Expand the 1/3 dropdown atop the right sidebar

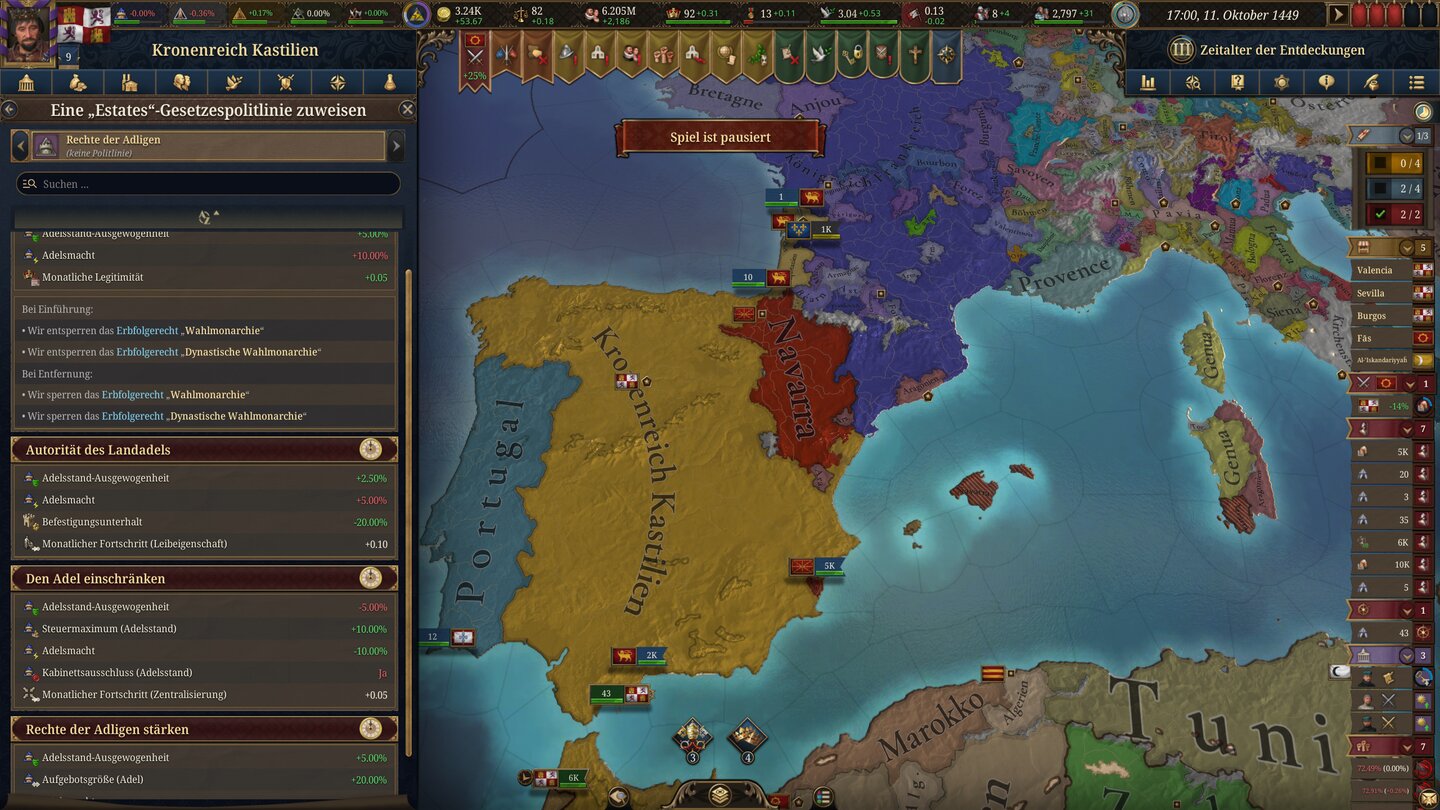tap(1408, 135)
